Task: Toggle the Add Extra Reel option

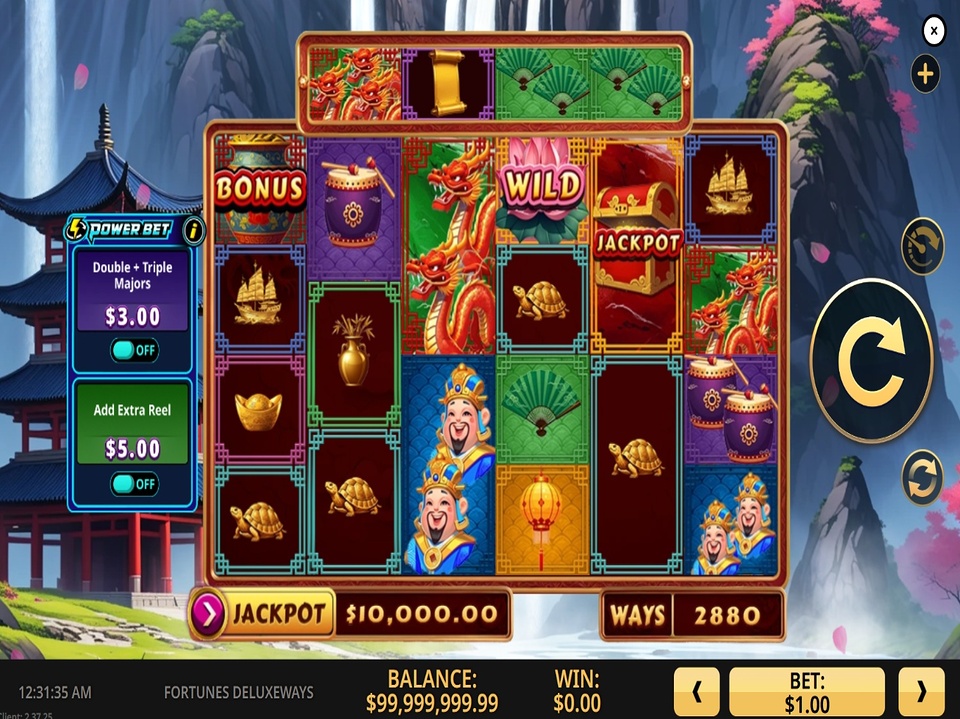Action: click(134, 484)
